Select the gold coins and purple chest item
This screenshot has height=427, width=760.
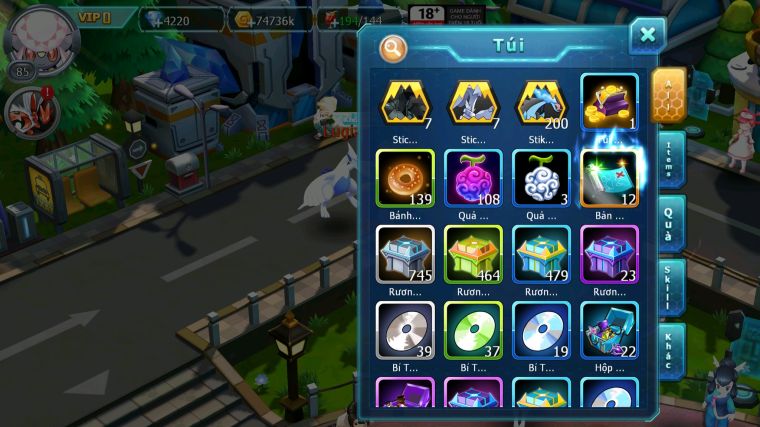click(x=610, y=103)
